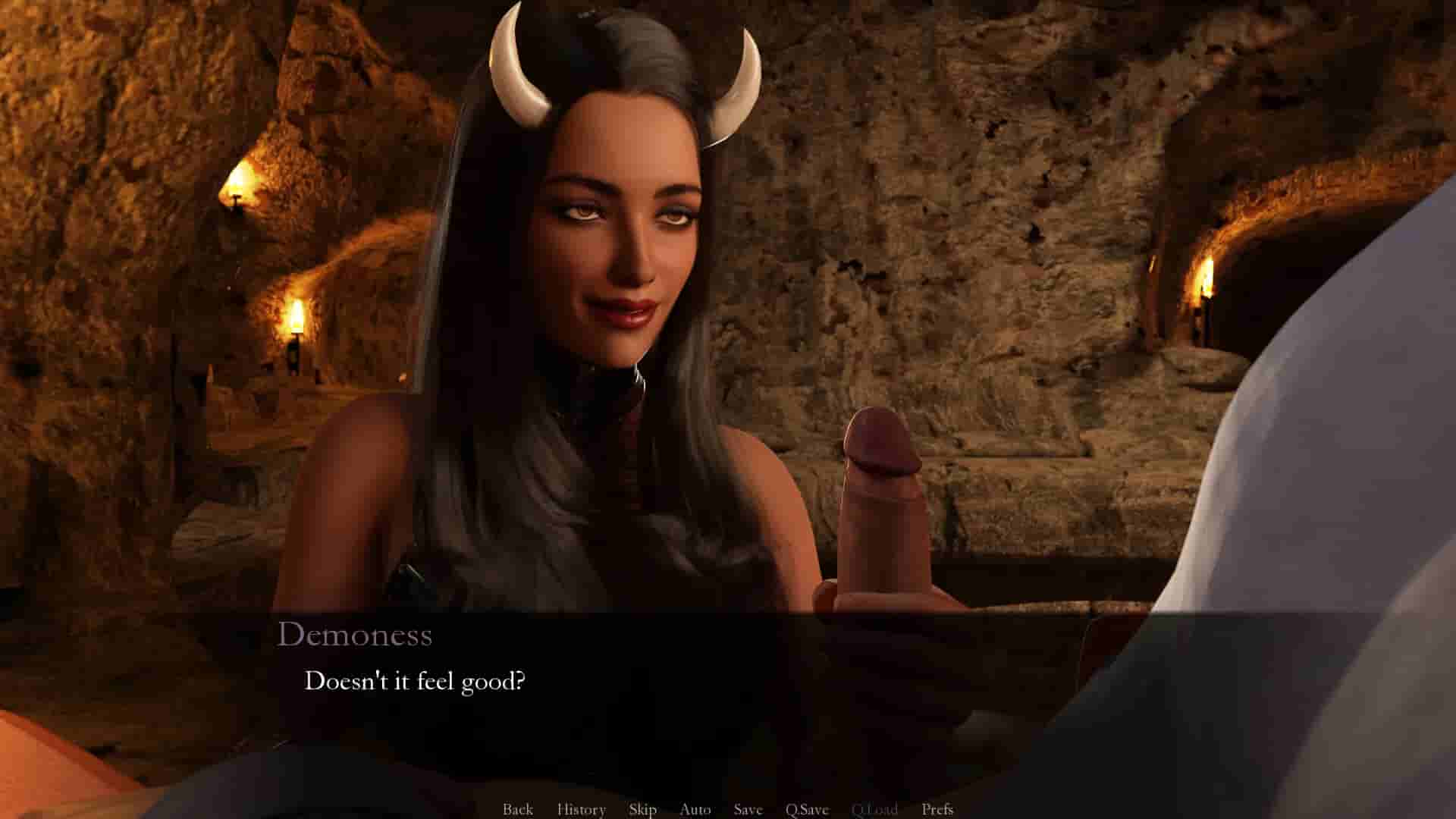The image size is (1456, 819).
Task: Click Prefs at the far right of menu
Action: click(939, 809)
